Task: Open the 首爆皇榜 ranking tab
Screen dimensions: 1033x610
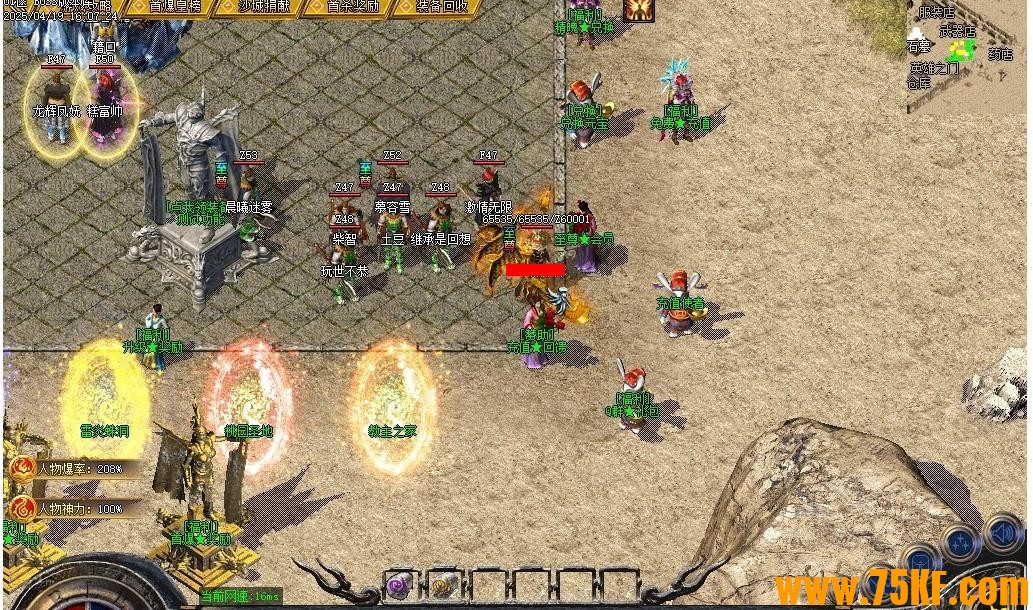Action: coord(174,6)
